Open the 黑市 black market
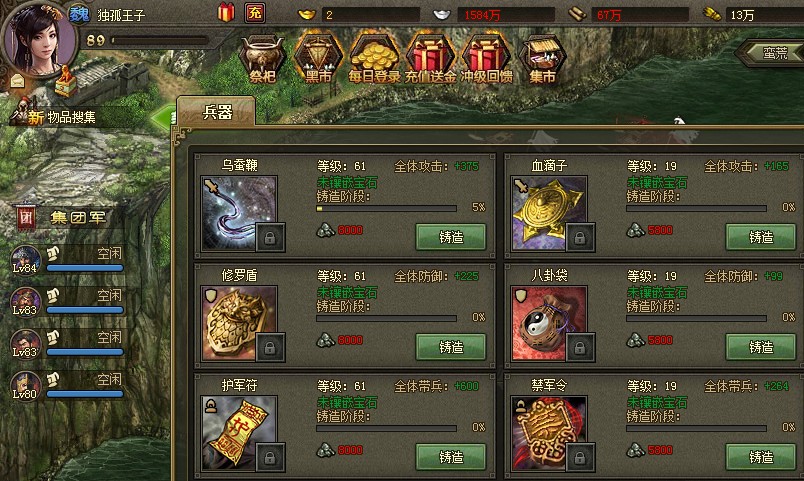This screenshot has width=804, height=481. click(318, 58)
